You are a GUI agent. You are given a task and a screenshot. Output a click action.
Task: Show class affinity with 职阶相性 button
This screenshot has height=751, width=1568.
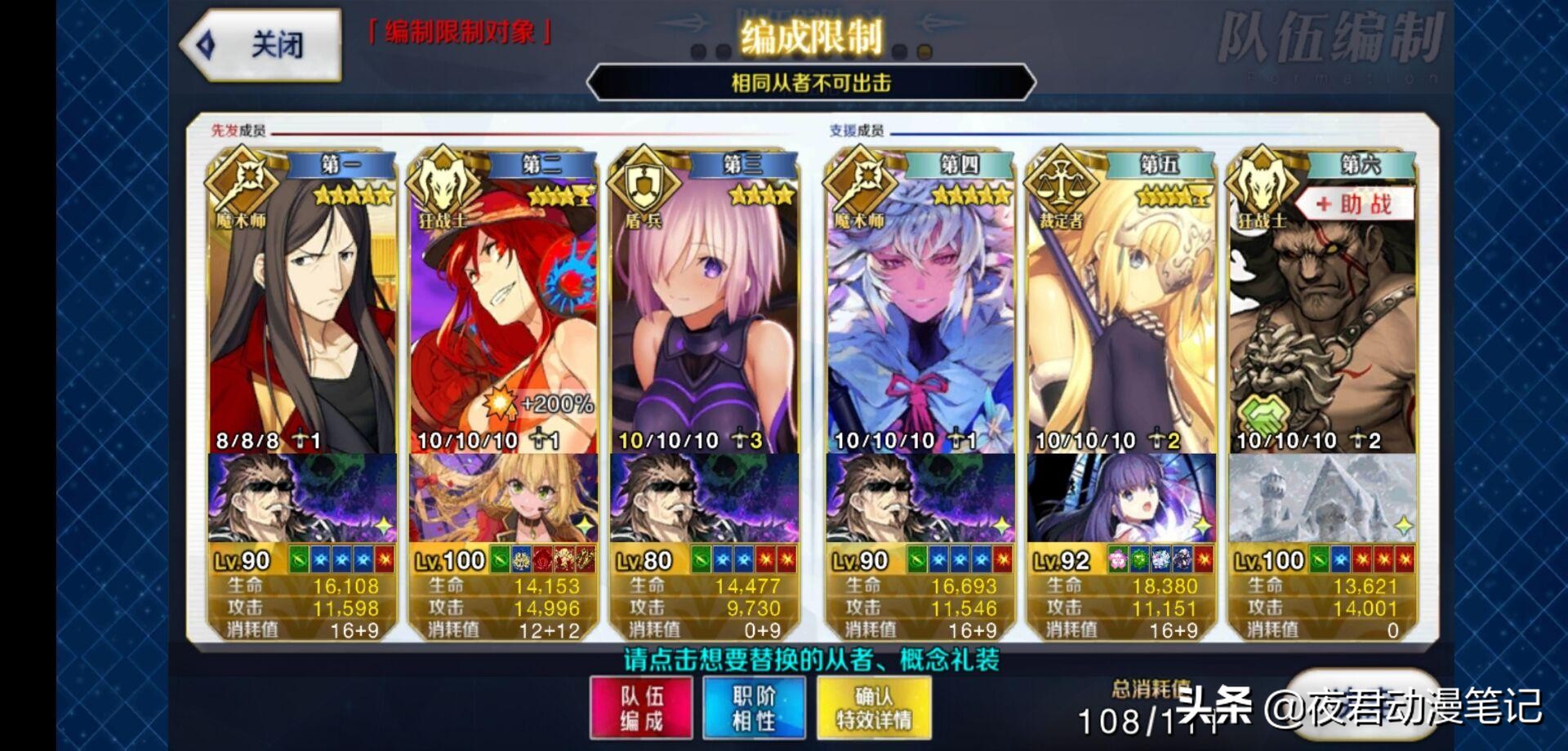[x=754, y=708]
